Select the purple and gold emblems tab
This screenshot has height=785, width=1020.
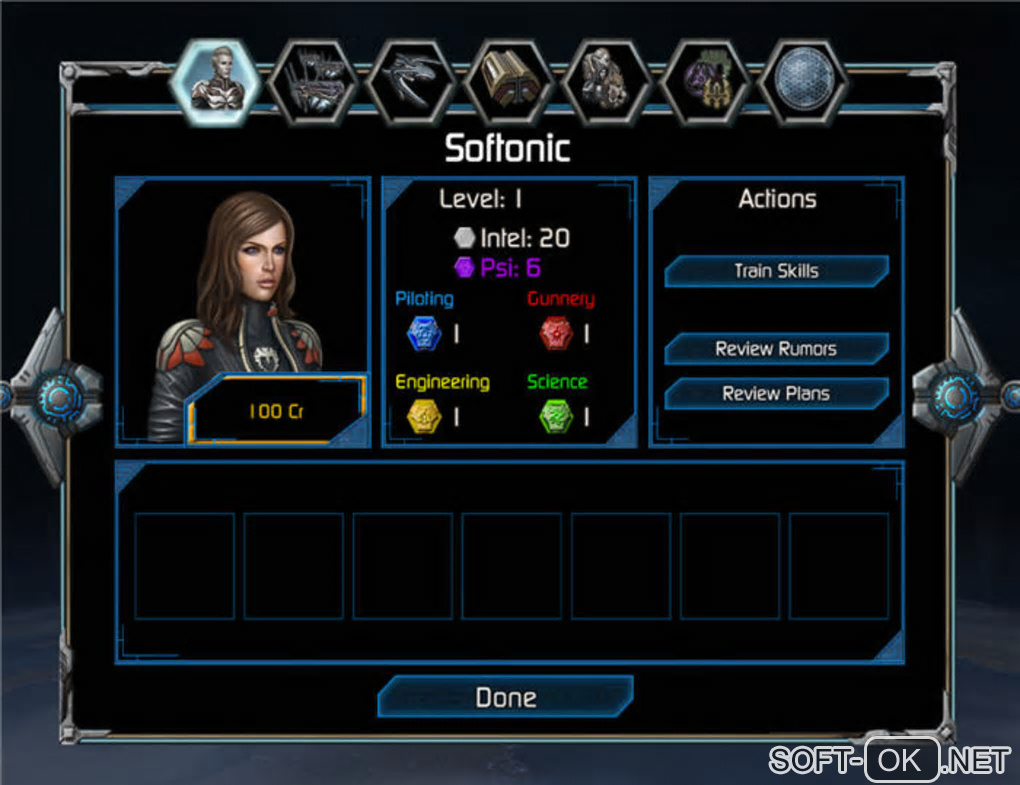point(705,82)
